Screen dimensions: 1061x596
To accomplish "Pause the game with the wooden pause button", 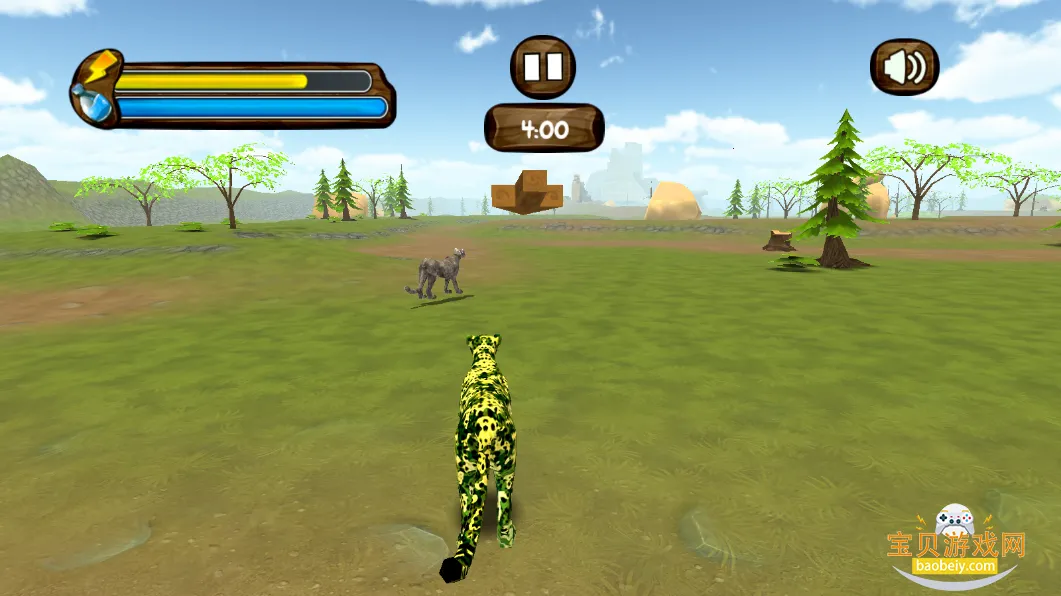I will tap(543, 67).
